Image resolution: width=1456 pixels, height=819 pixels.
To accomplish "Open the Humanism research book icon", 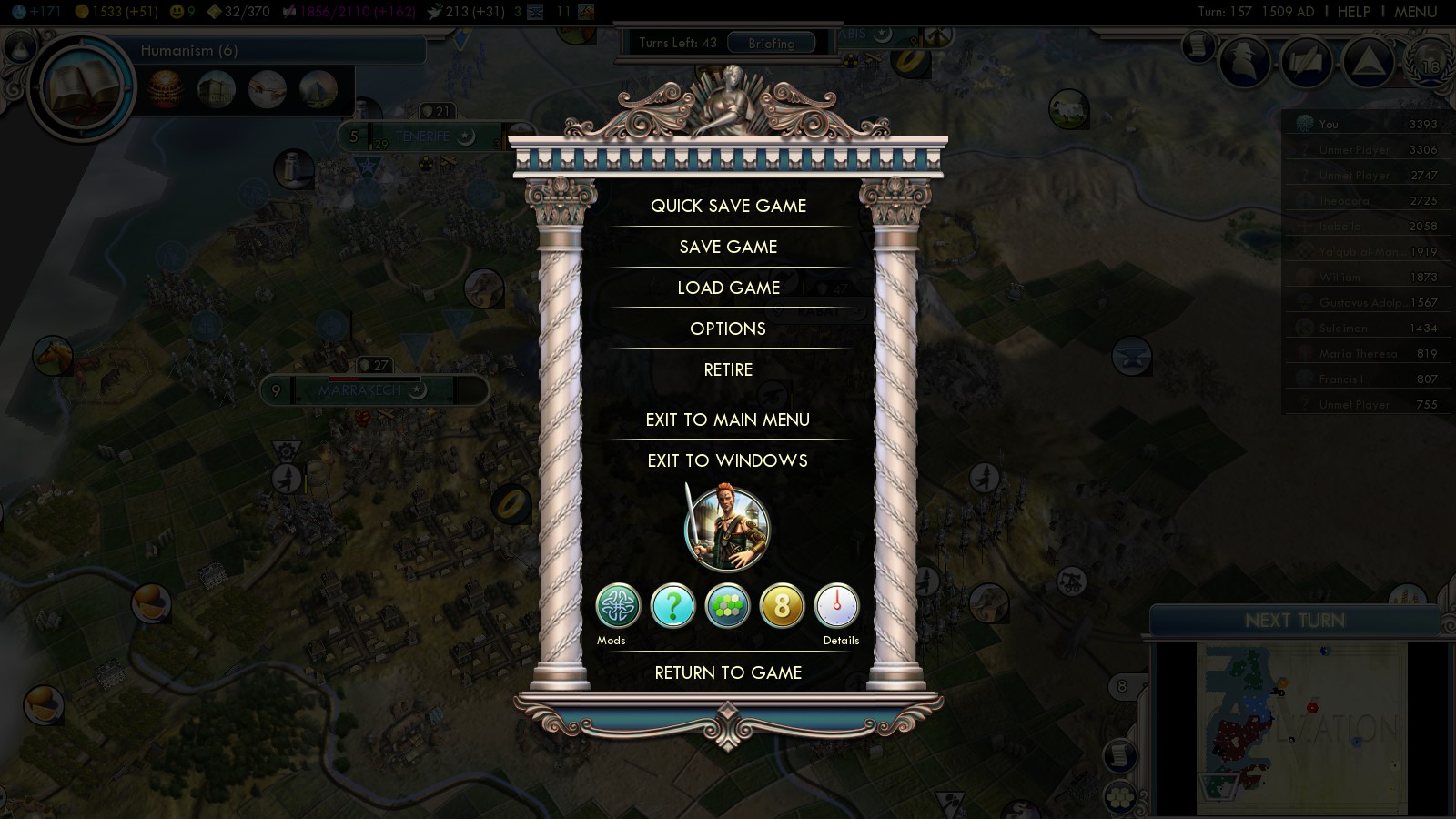I will point(82,88).
